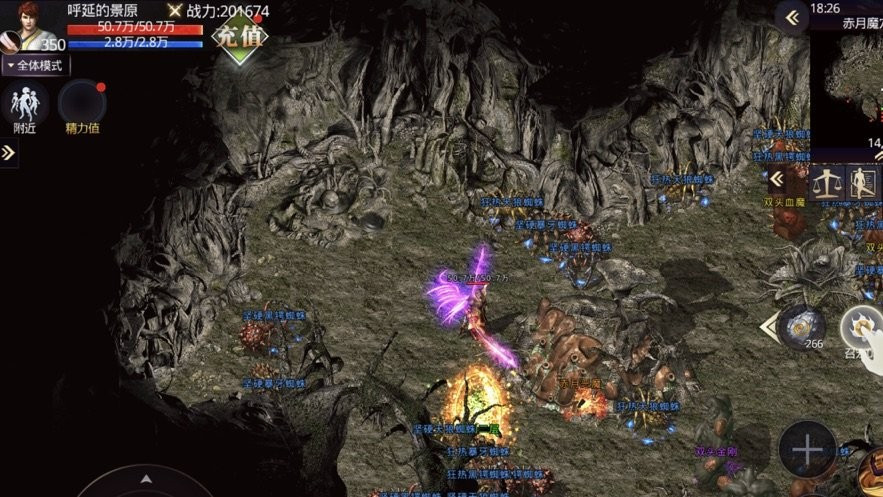This screenshot has height=497, width=883.
Task: Tap the empty plus skill slot
Action: [x=807, y=449]
